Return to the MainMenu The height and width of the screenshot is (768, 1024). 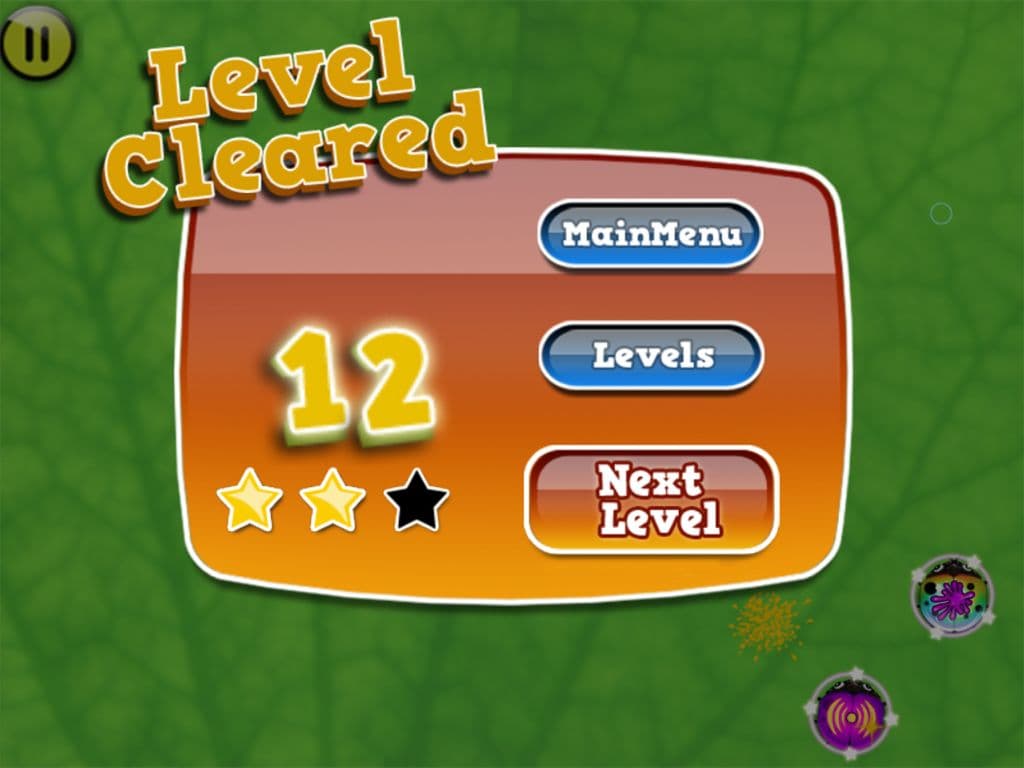(x=651, y=235)
